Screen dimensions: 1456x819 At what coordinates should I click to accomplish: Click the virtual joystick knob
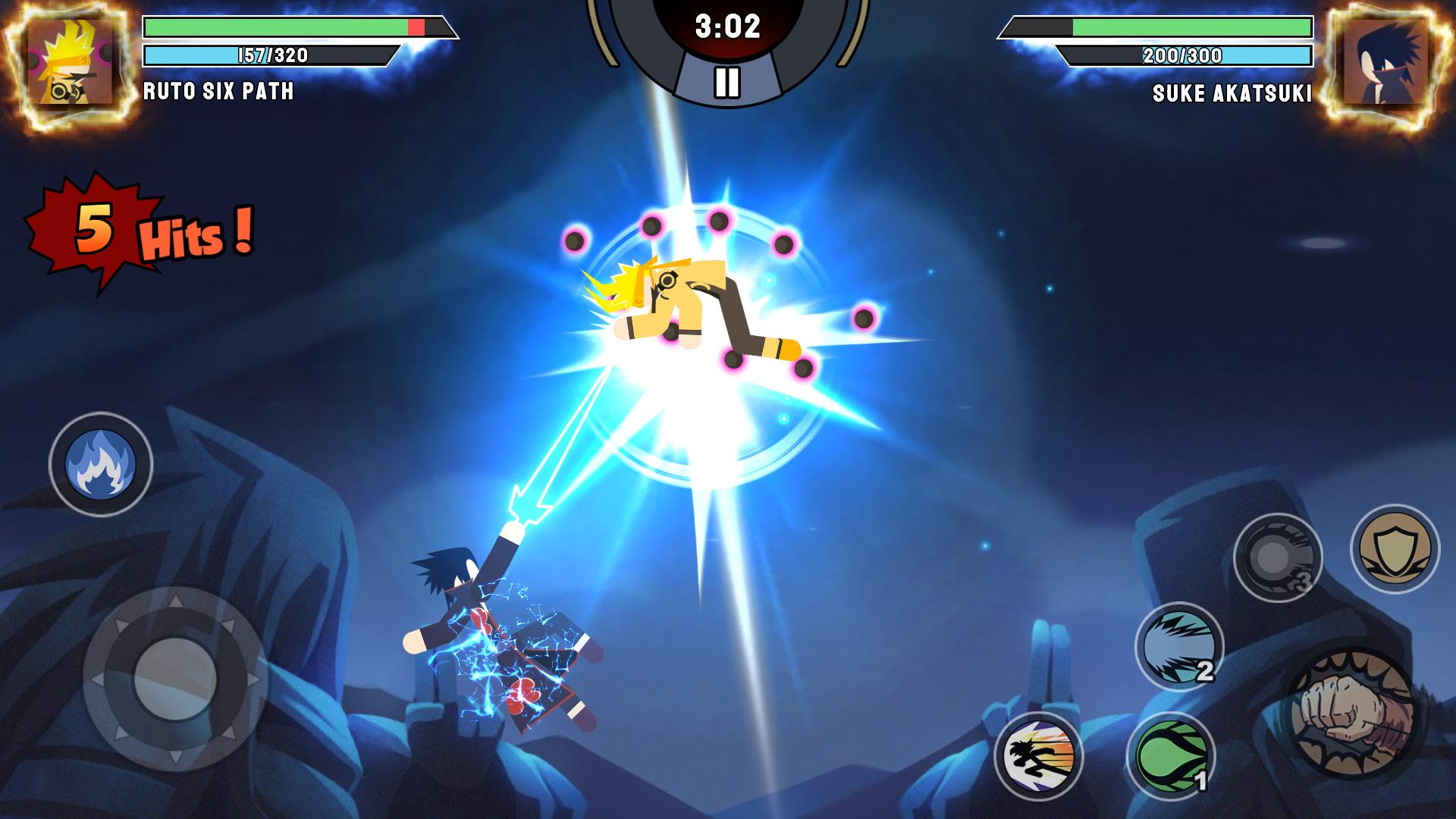(x=174, y=677)
